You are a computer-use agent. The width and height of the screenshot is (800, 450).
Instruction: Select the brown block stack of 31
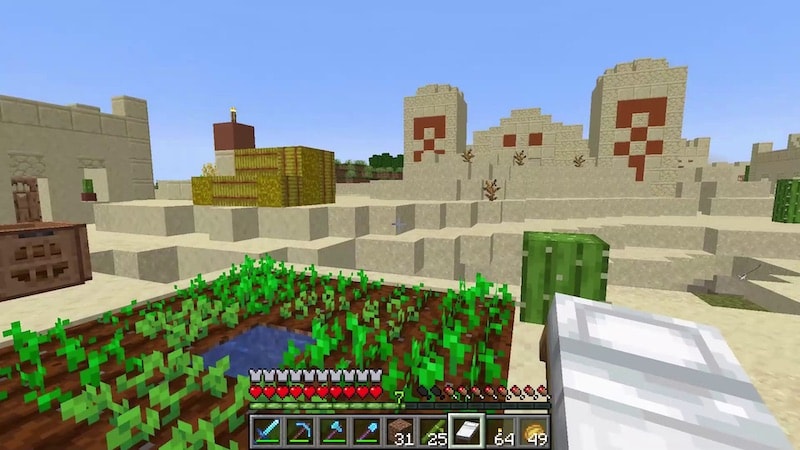click(400, 431)
